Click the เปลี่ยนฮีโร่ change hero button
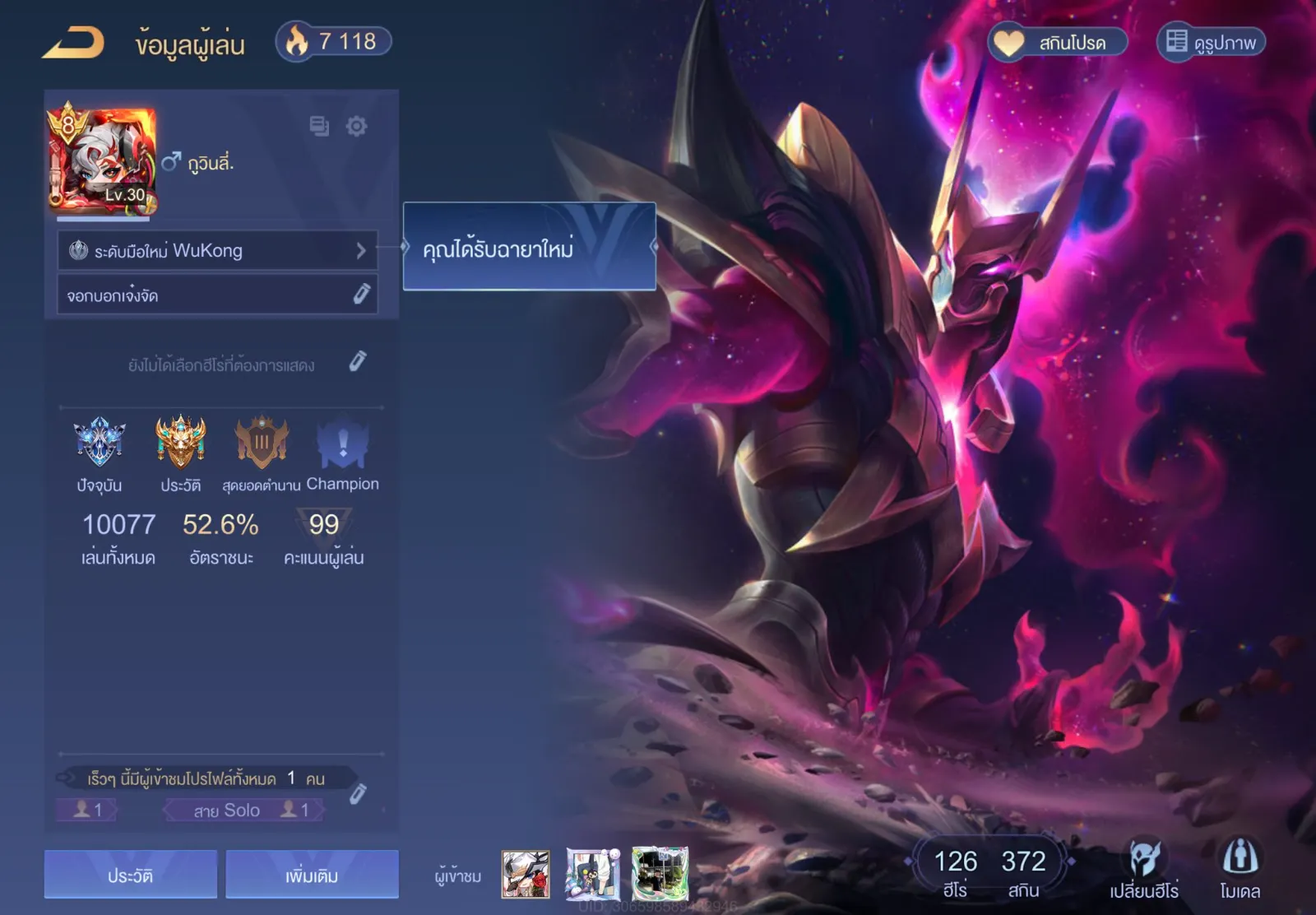This screenshot has width=1316, height=915. tap(1143, 869)
